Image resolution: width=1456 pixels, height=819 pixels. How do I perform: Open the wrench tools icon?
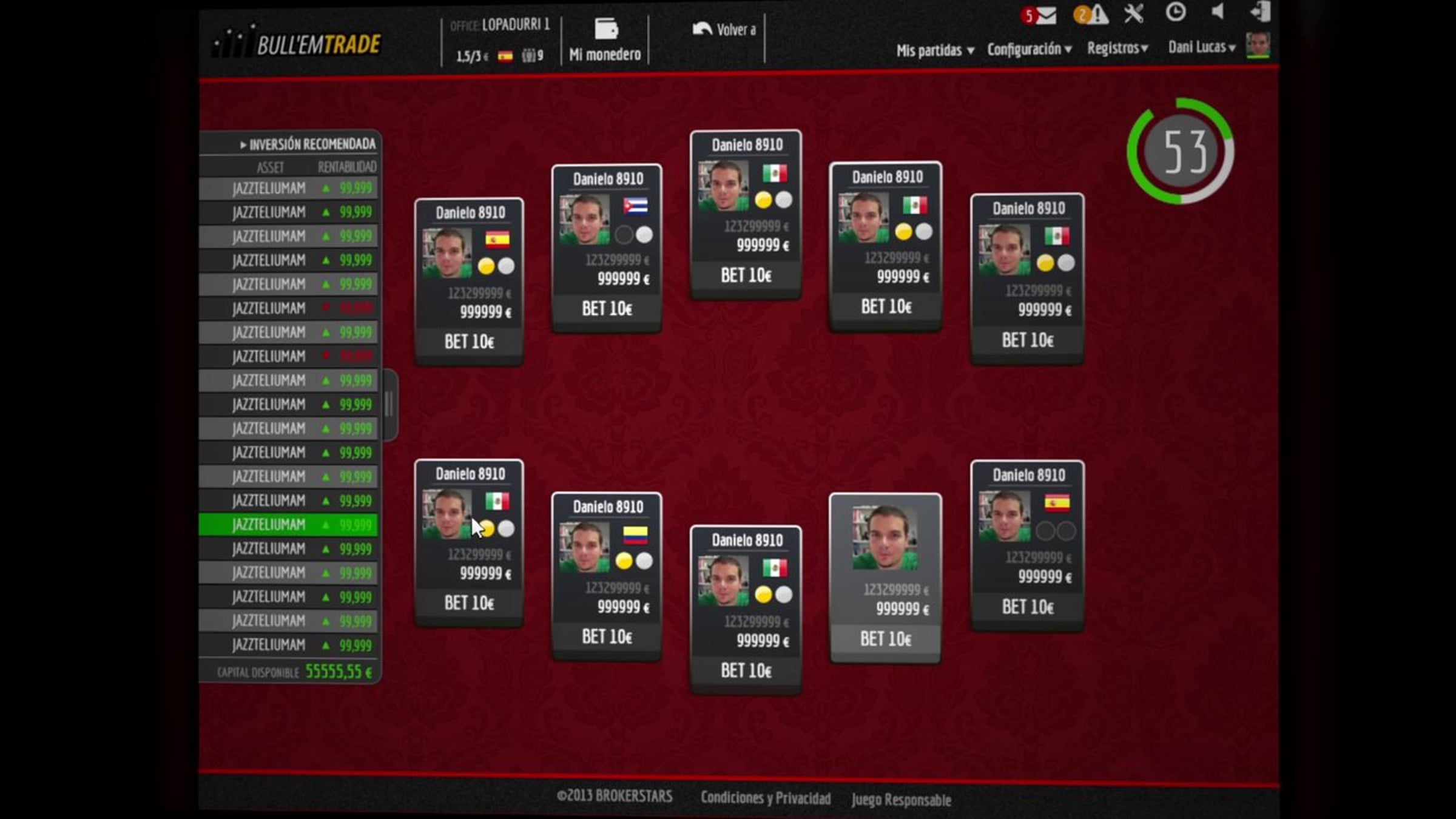pos(1133,13)
